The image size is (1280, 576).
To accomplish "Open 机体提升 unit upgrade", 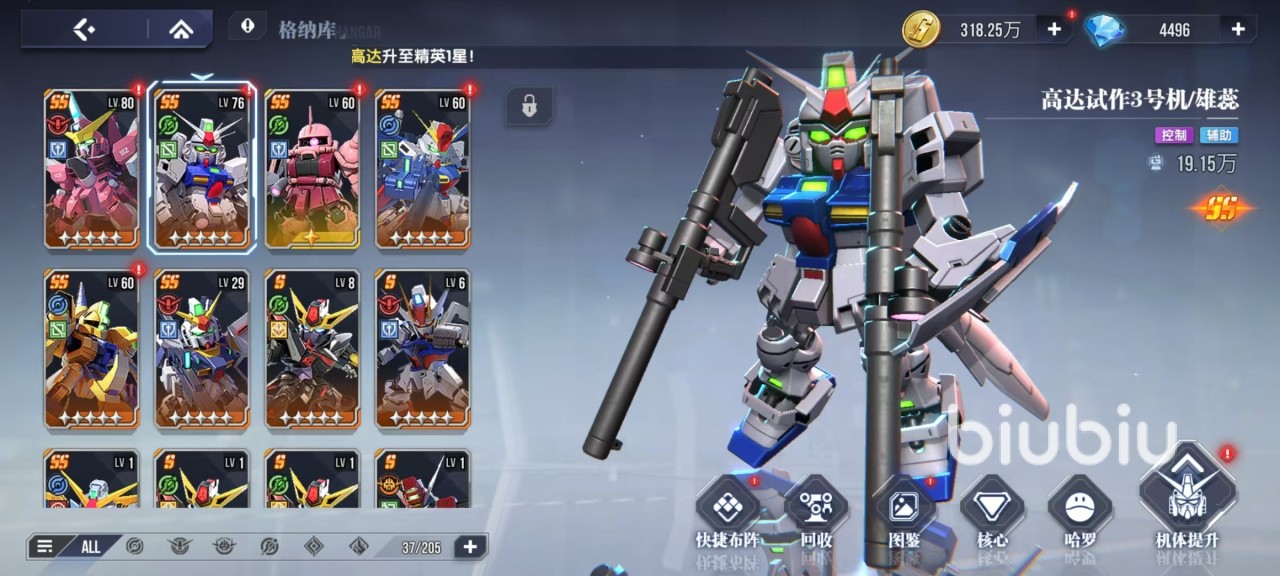I will pyautogui.click(x=1187, y=500).
